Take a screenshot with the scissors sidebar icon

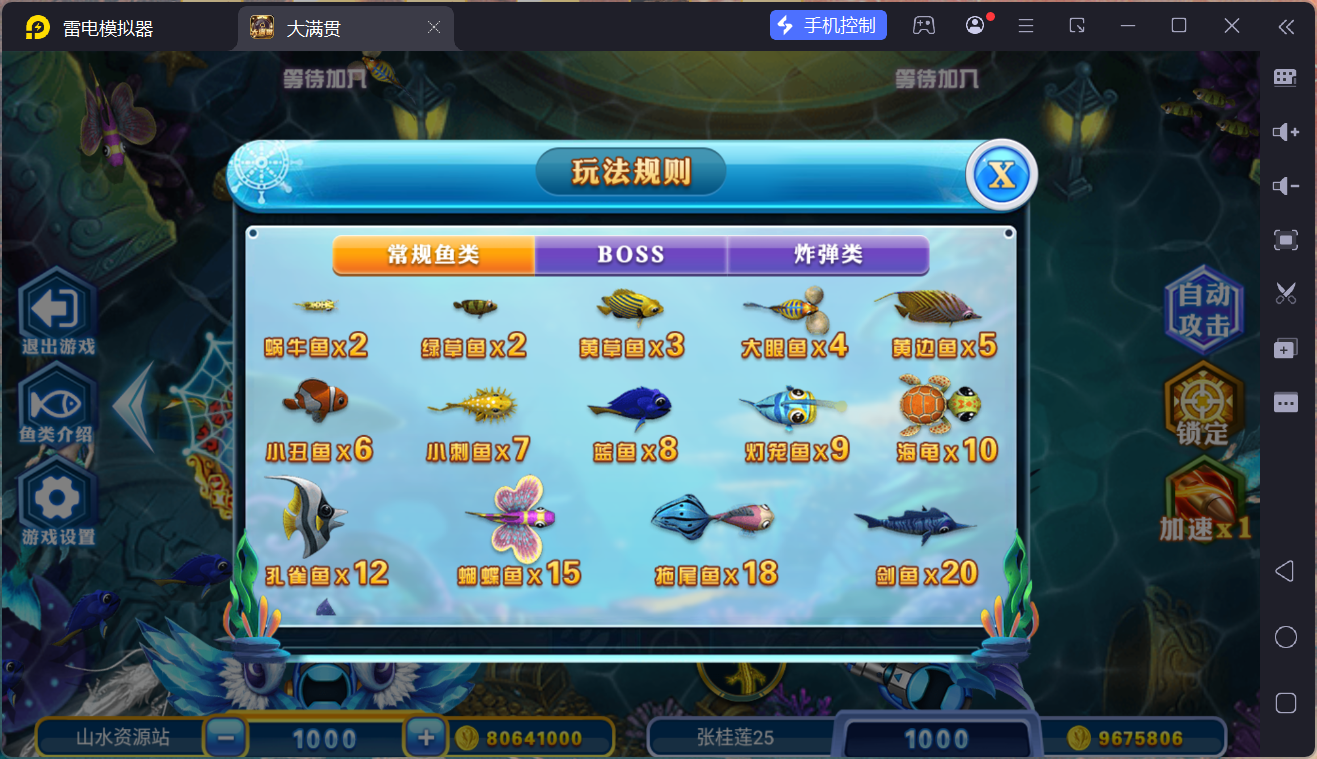(1285, 293)
